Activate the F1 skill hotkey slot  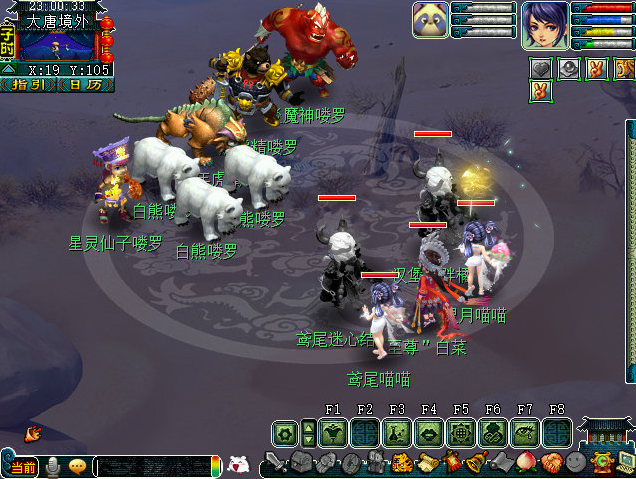(333, 433)
